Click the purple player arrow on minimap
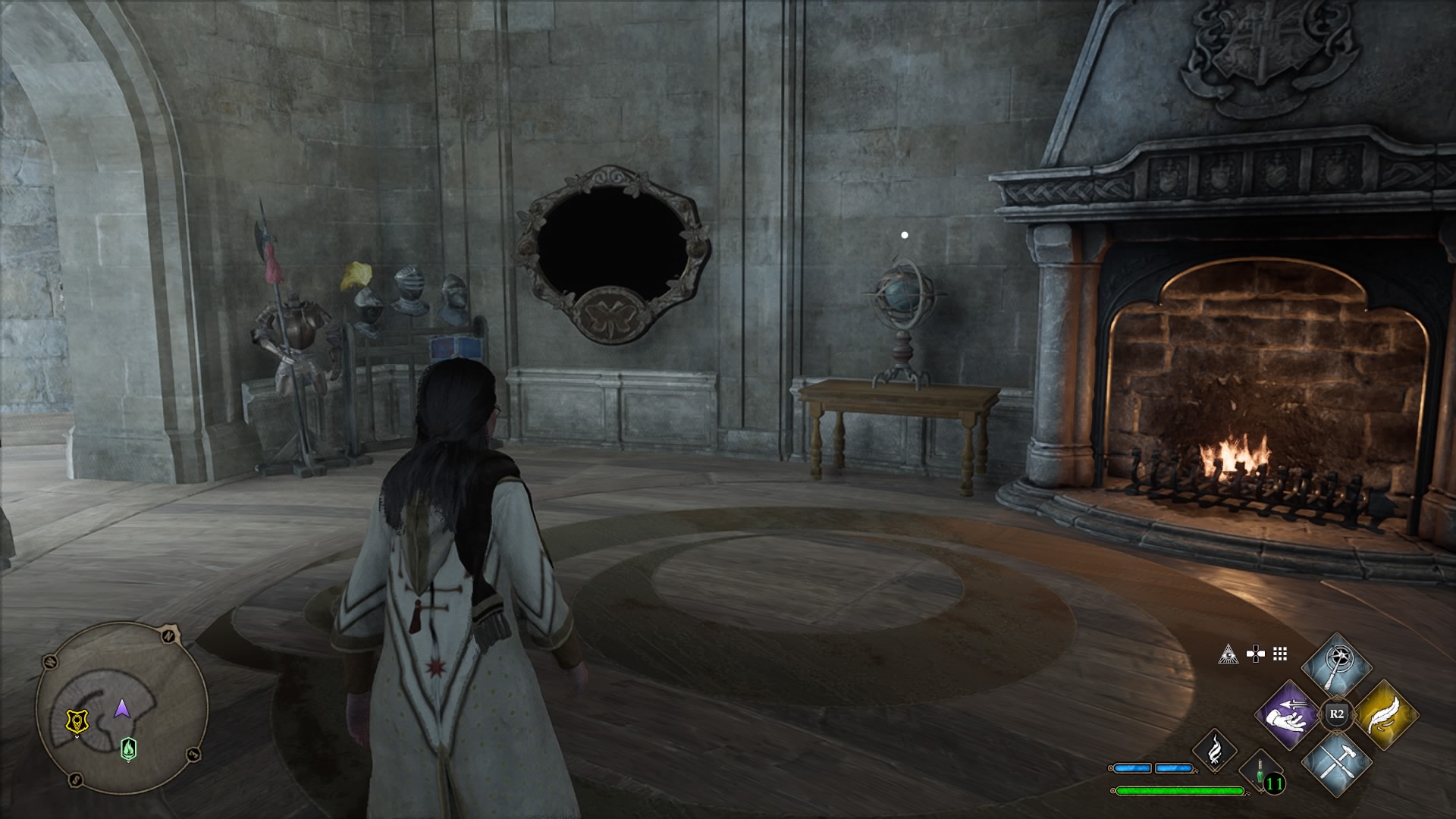 pos(121,709)
